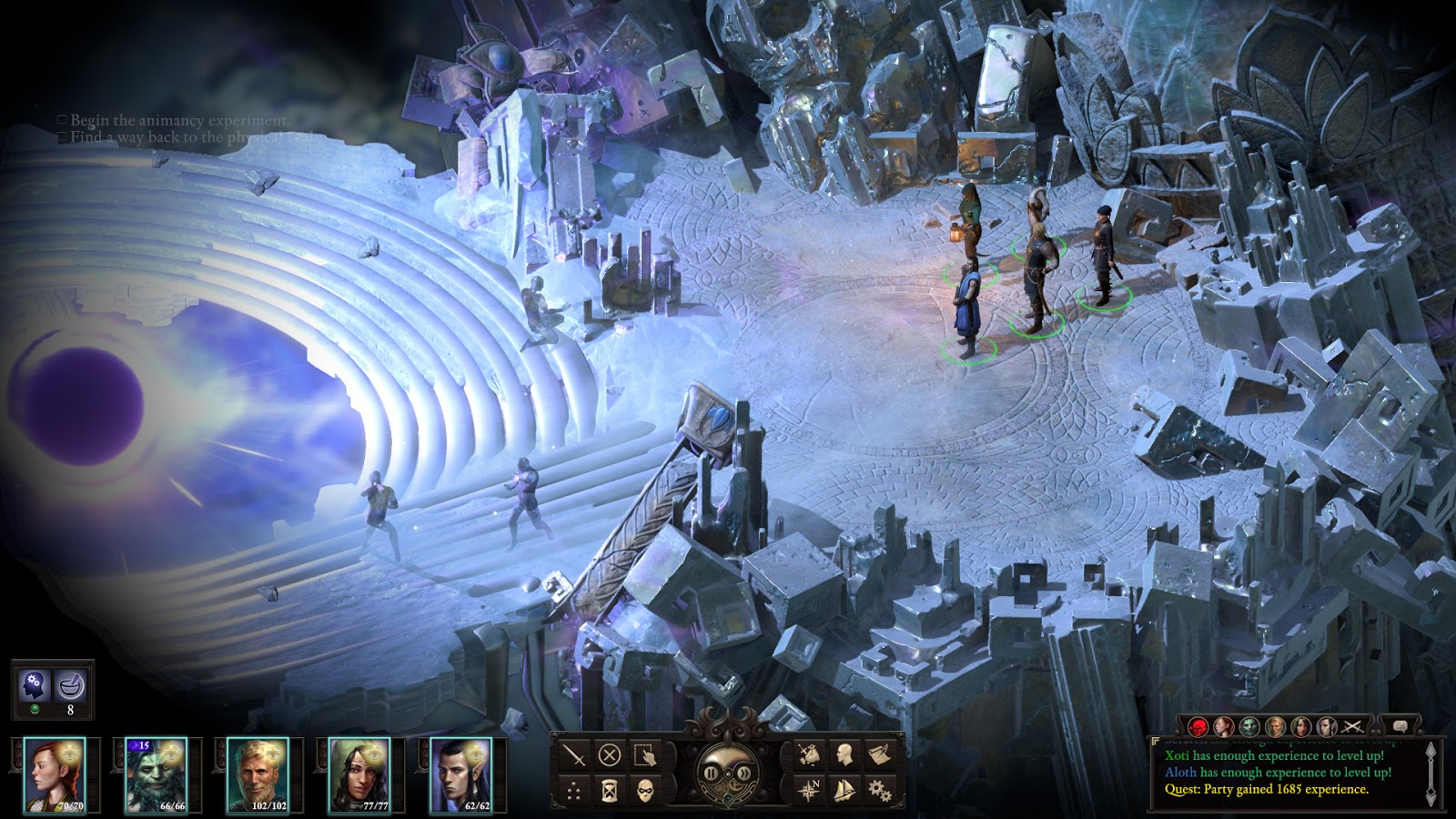Screen dimensions: 1456x819
Task: Open the mortar and pestle crafting icon
Action: point(71,686)
